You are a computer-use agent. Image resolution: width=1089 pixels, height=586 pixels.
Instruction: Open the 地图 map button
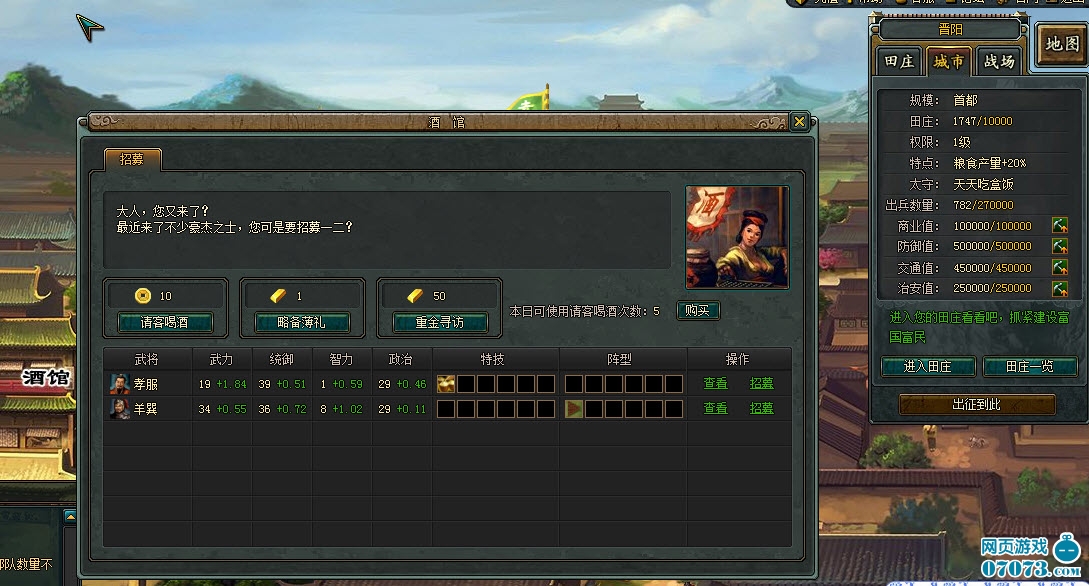tap(1061, 44)
